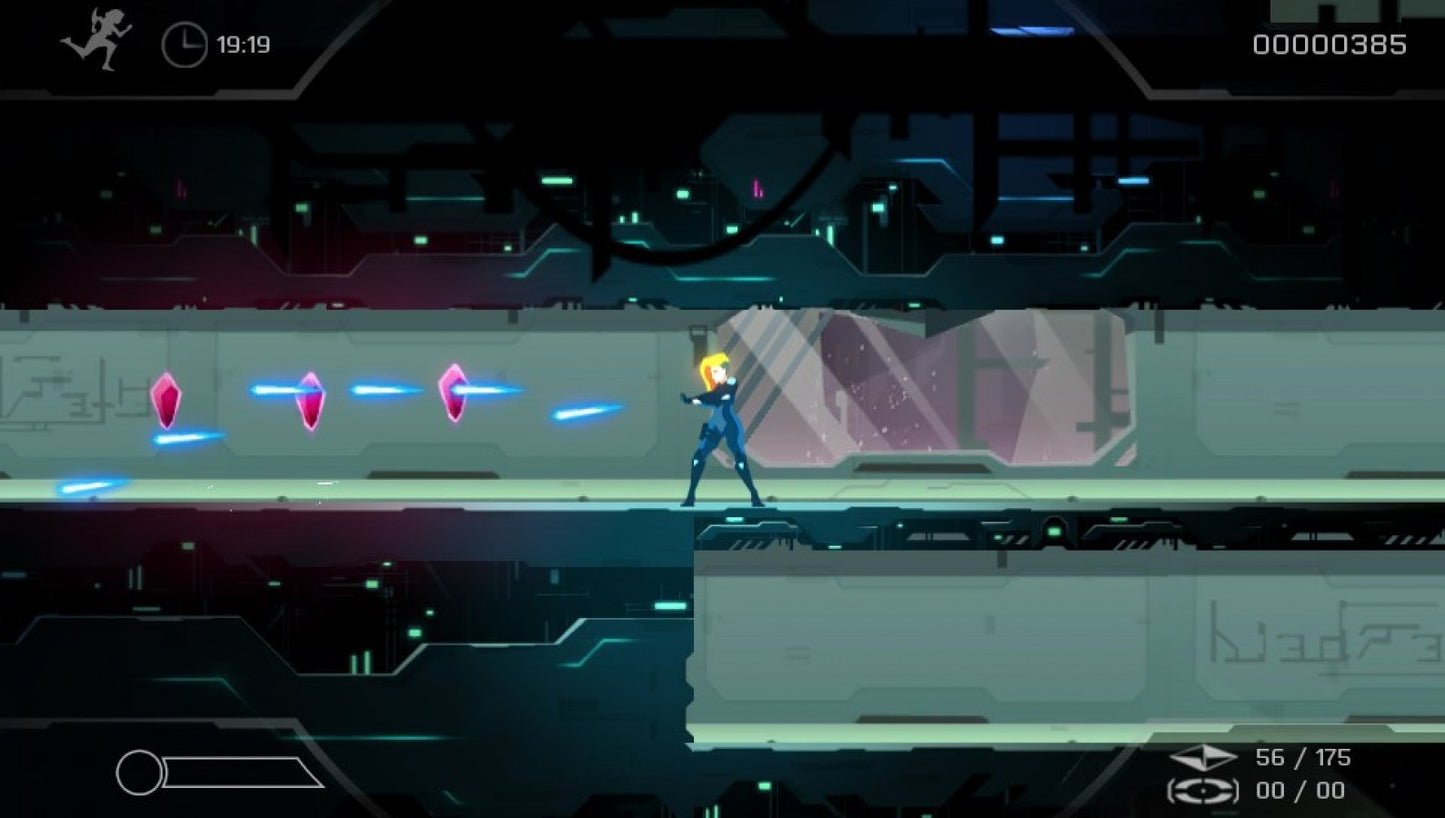Select the clock icon beside the timer

pos(182,43)
